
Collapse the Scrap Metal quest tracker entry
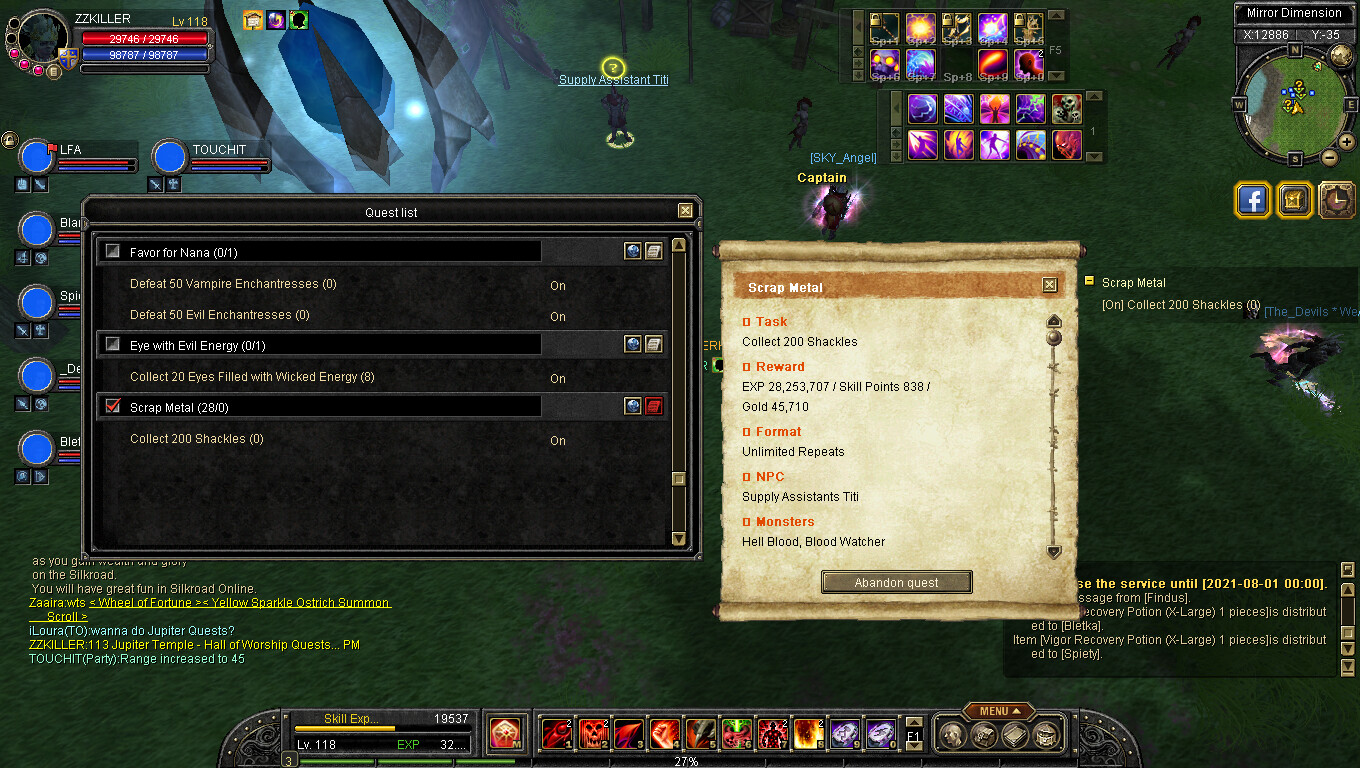(1089, 282)
